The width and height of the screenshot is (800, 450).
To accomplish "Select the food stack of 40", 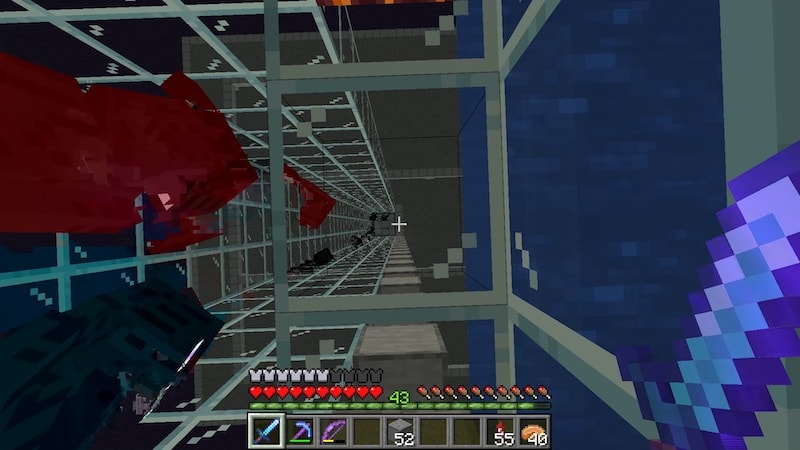I will (533, 432).
